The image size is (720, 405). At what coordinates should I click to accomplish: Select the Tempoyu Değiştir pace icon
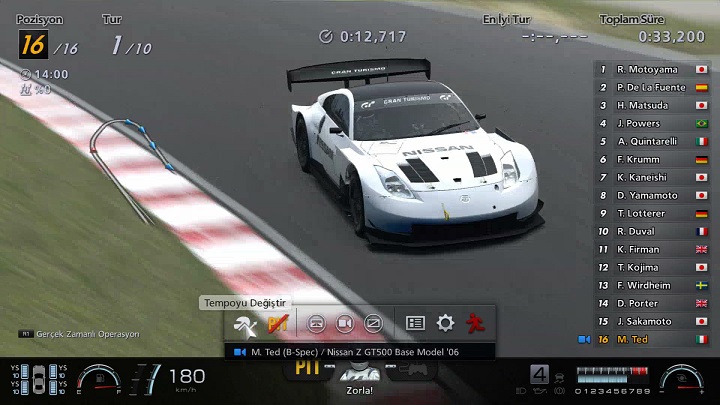pyautogui.click(x=245, y=324)
